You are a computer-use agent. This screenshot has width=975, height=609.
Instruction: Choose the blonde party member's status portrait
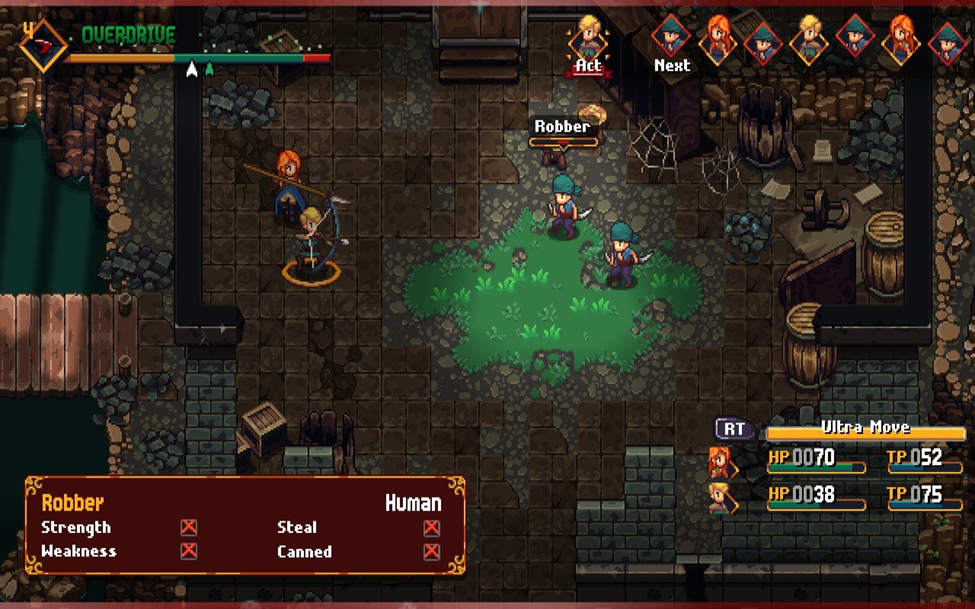click(720, 497)
